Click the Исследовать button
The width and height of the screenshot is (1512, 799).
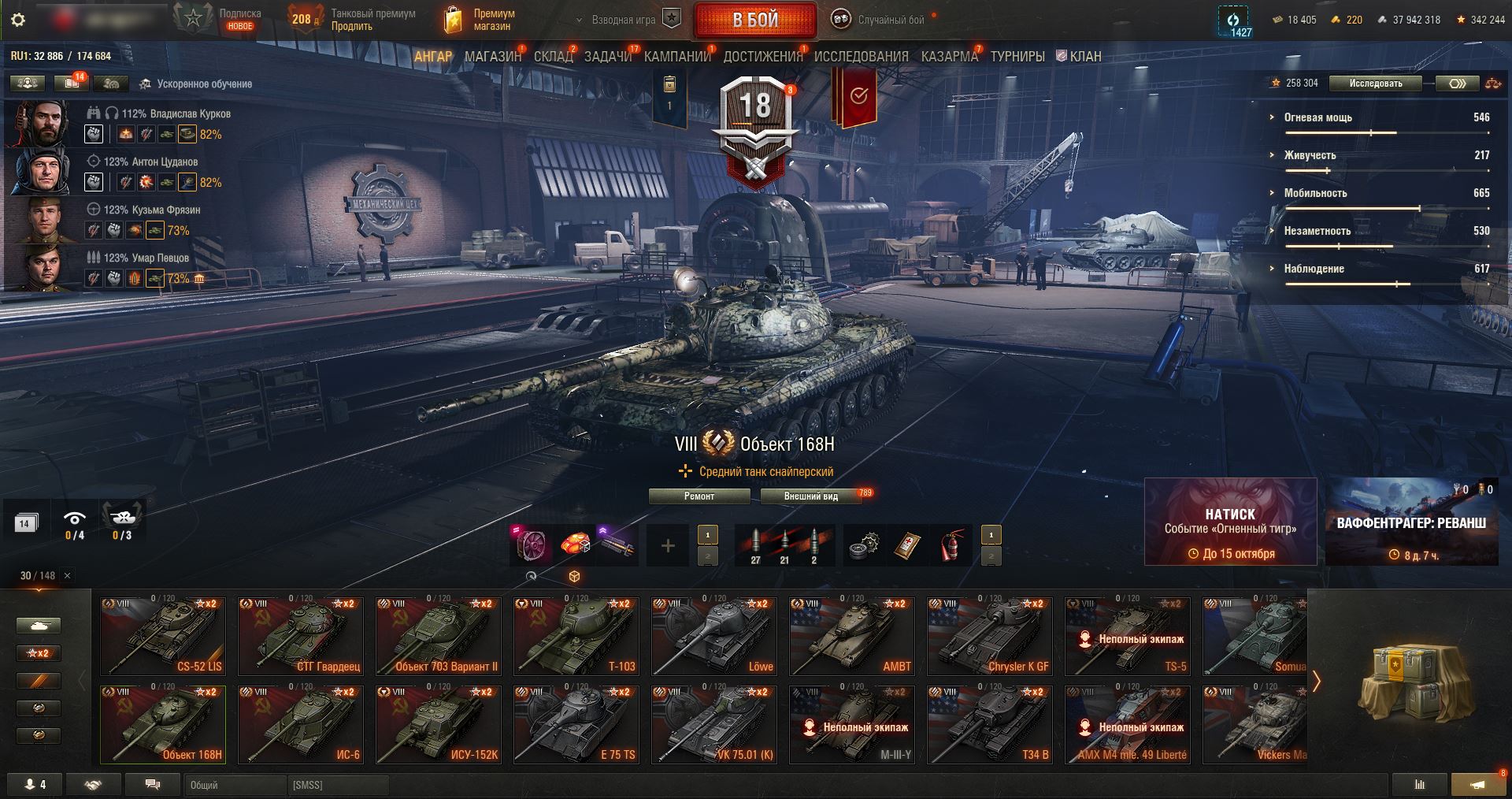[1375, 84]
